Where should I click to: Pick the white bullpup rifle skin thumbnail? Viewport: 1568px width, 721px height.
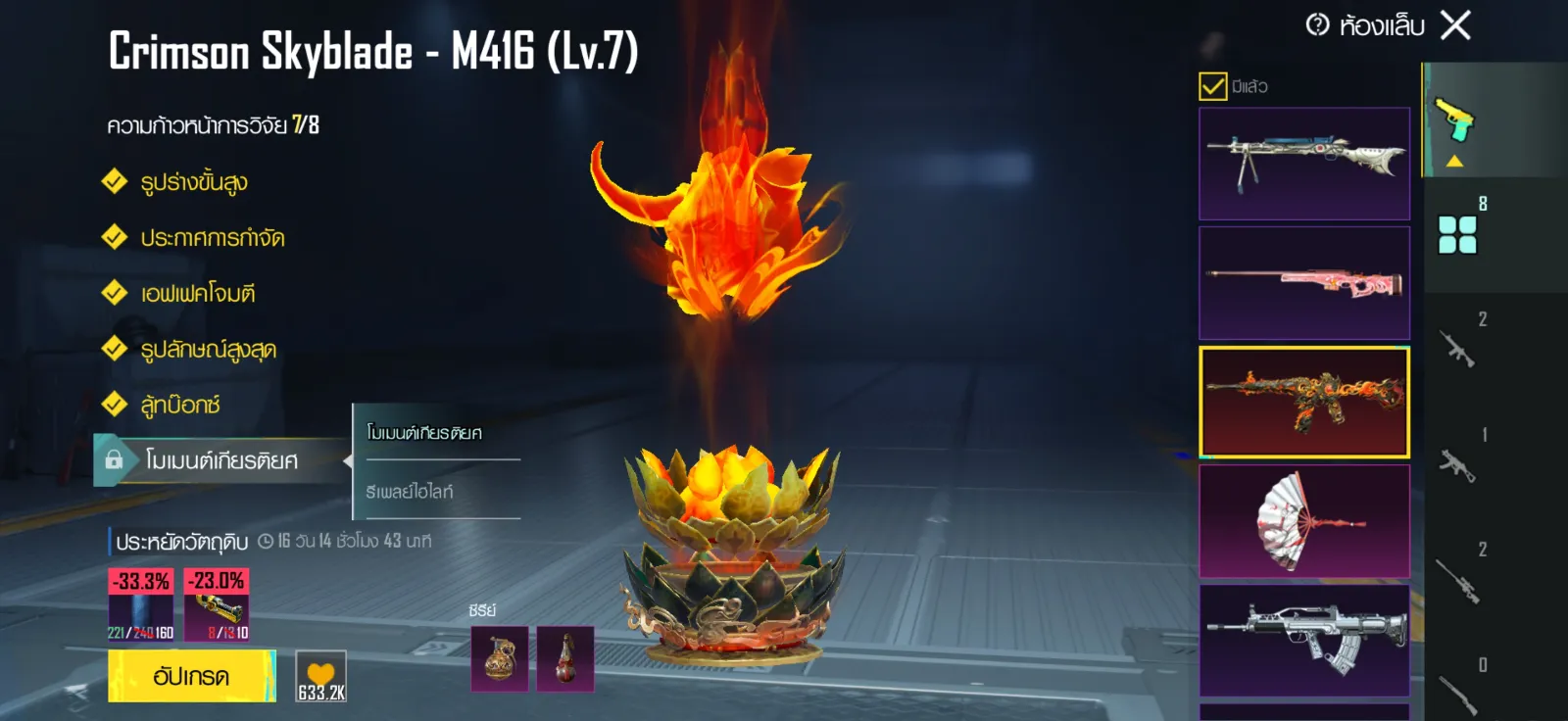point(1304,640)
